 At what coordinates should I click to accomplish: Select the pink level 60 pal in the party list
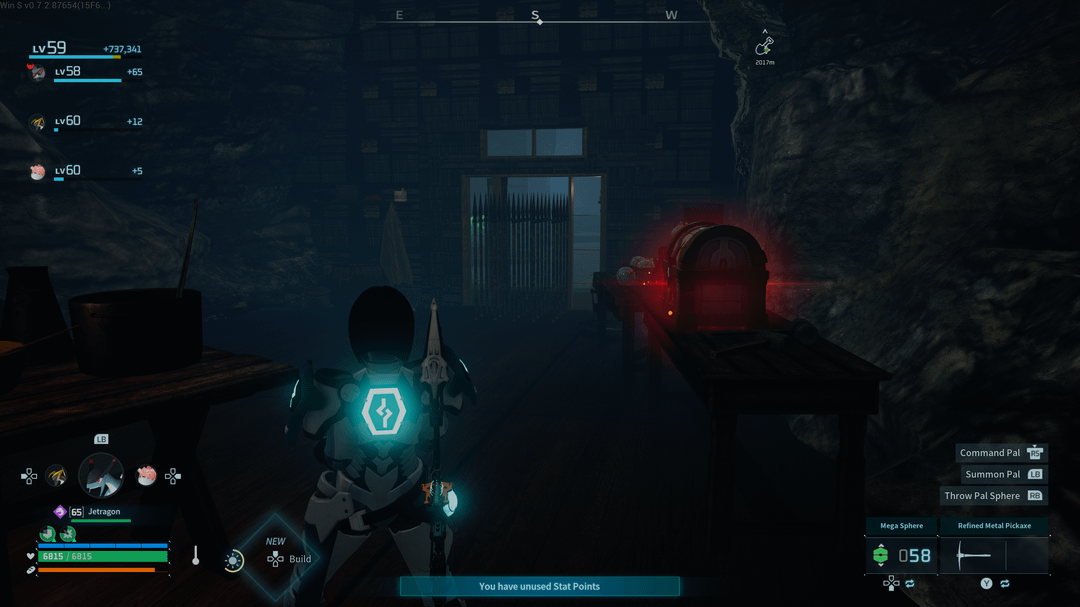coord(38,172)
